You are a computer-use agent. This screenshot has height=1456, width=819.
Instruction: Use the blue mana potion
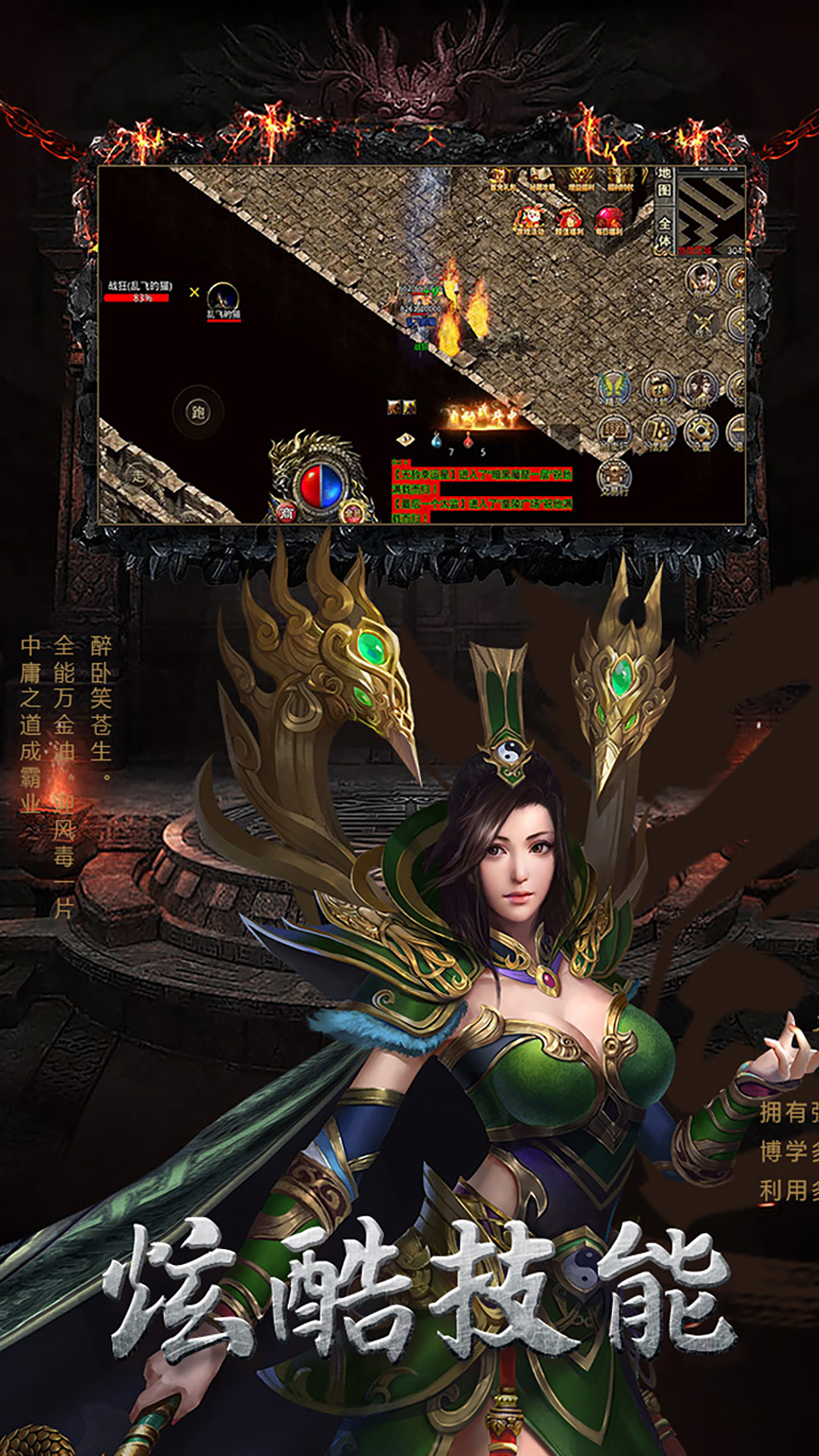pyautogui.click(x=437, y=440)
